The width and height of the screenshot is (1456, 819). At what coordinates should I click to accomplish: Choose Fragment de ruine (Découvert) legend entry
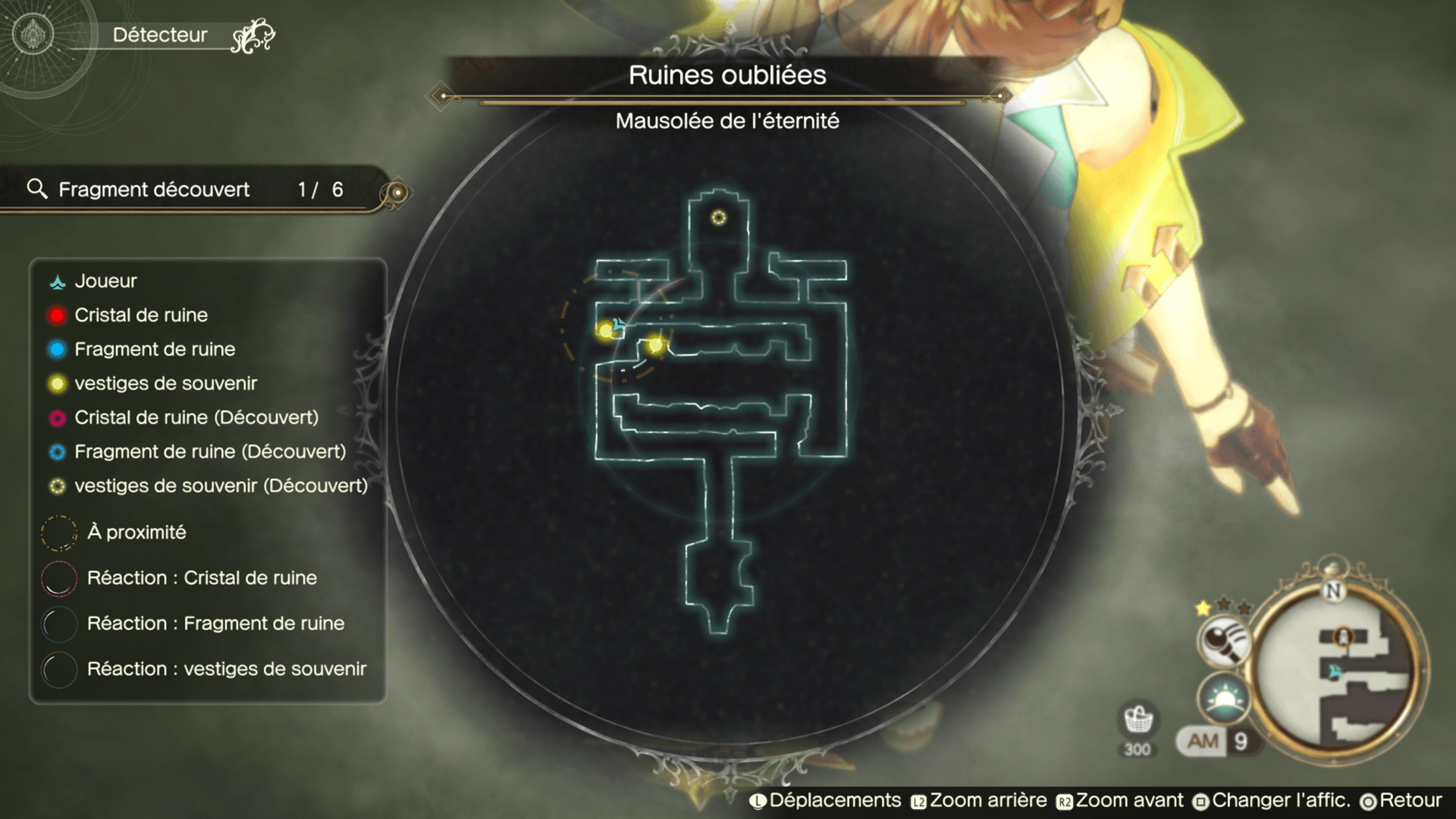click(209, 452)
